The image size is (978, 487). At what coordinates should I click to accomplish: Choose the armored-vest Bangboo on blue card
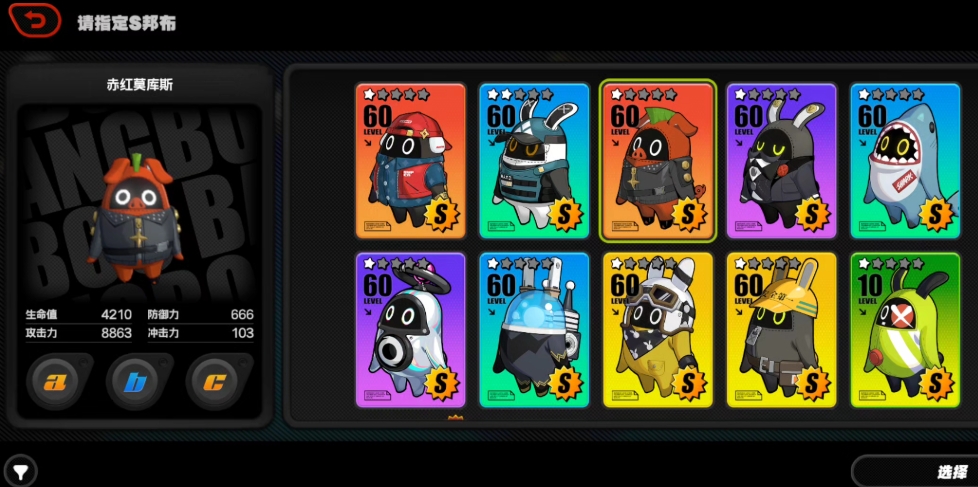point(534,161)
